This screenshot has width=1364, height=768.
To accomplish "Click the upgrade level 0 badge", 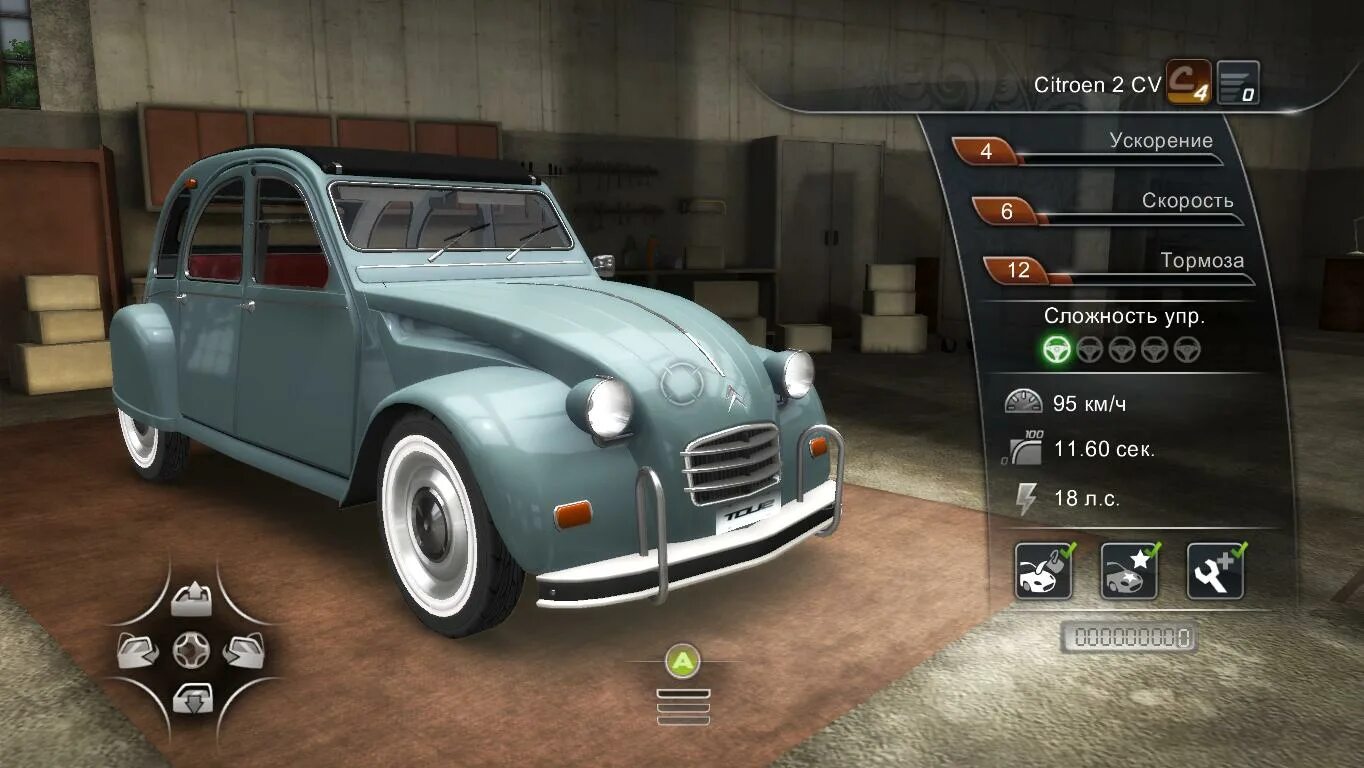I will coord(1238,83).
